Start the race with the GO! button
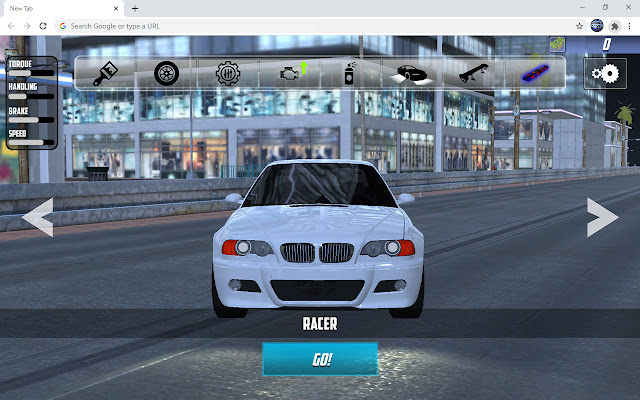 [320, 359]
